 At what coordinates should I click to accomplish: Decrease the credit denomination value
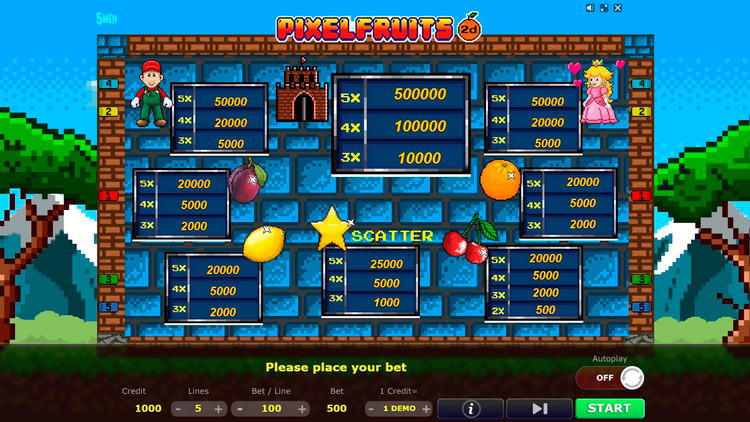coord(371,409)
